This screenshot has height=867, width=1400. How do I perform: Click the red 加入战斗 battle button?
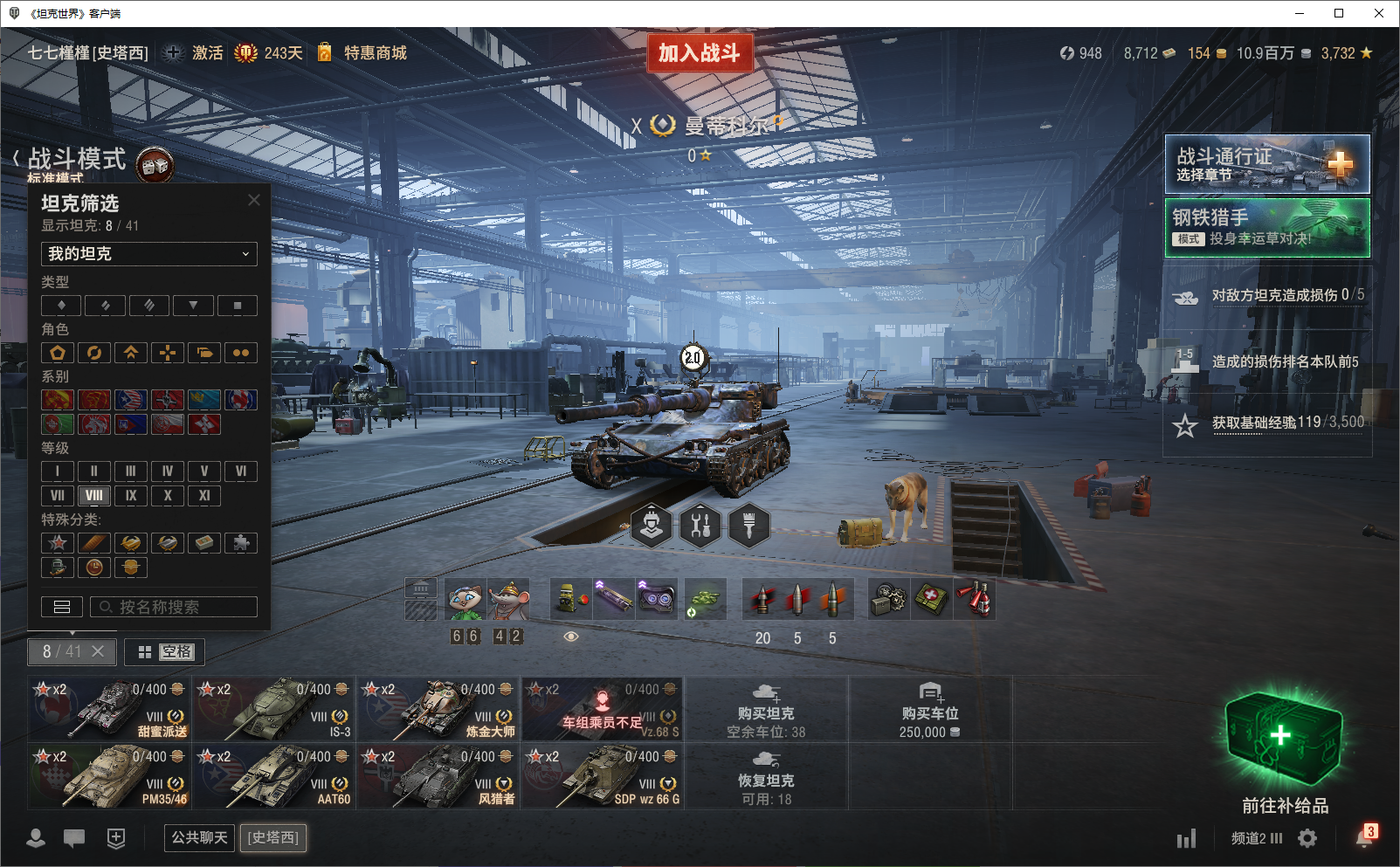point(699,53)
